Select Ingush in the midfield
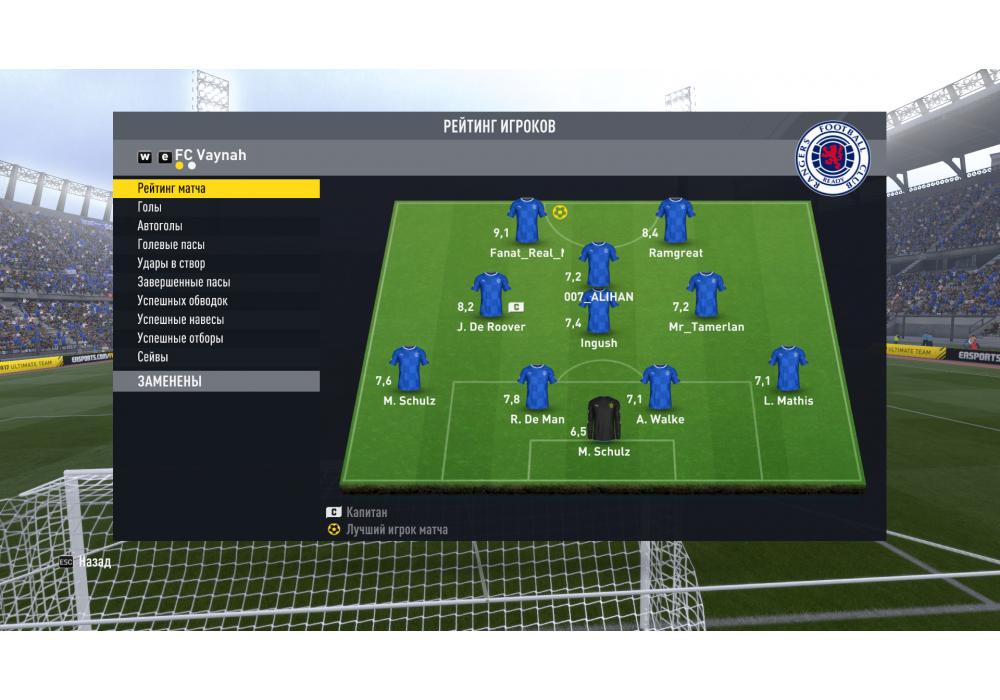 tap(598, 312)
